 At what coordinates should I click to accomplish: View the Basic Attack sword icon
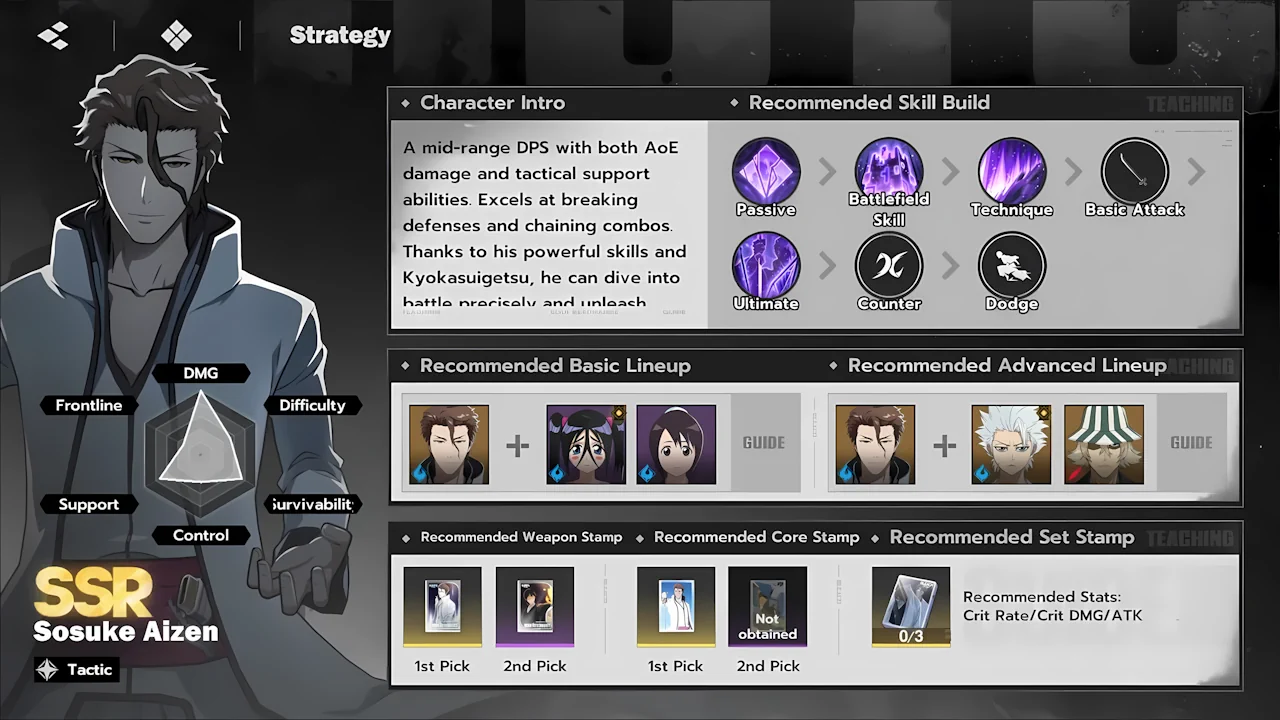coord(1134,172)
